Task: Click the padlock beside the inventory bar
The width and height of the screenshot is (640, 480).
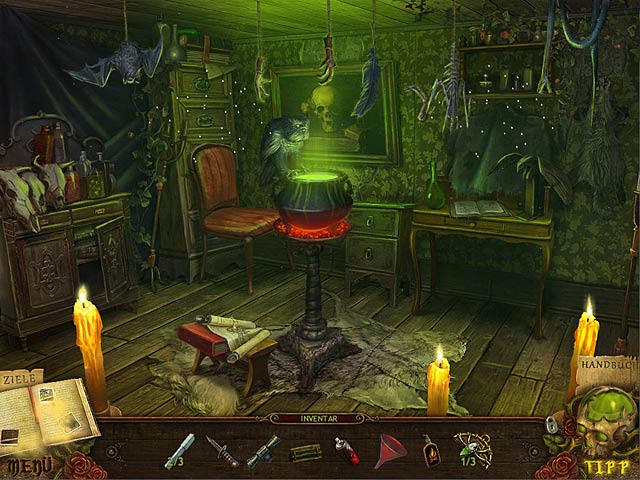Action: tap(549, 425)
